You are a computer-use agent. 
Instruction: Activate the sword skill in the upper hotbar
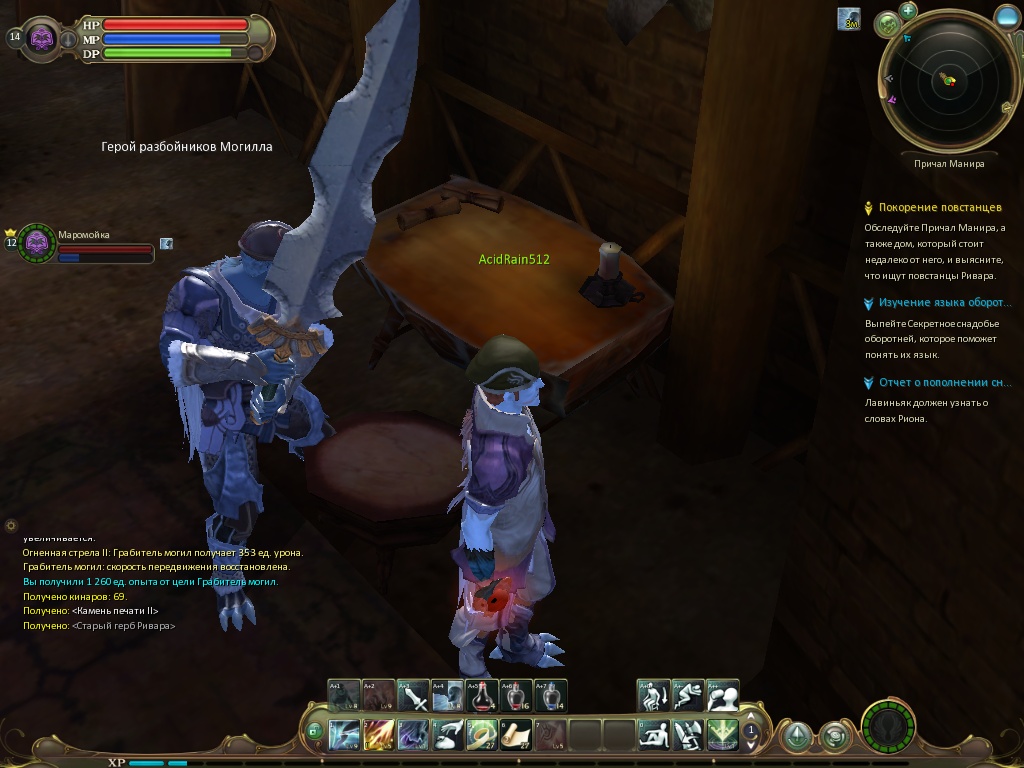pos(413,695)
